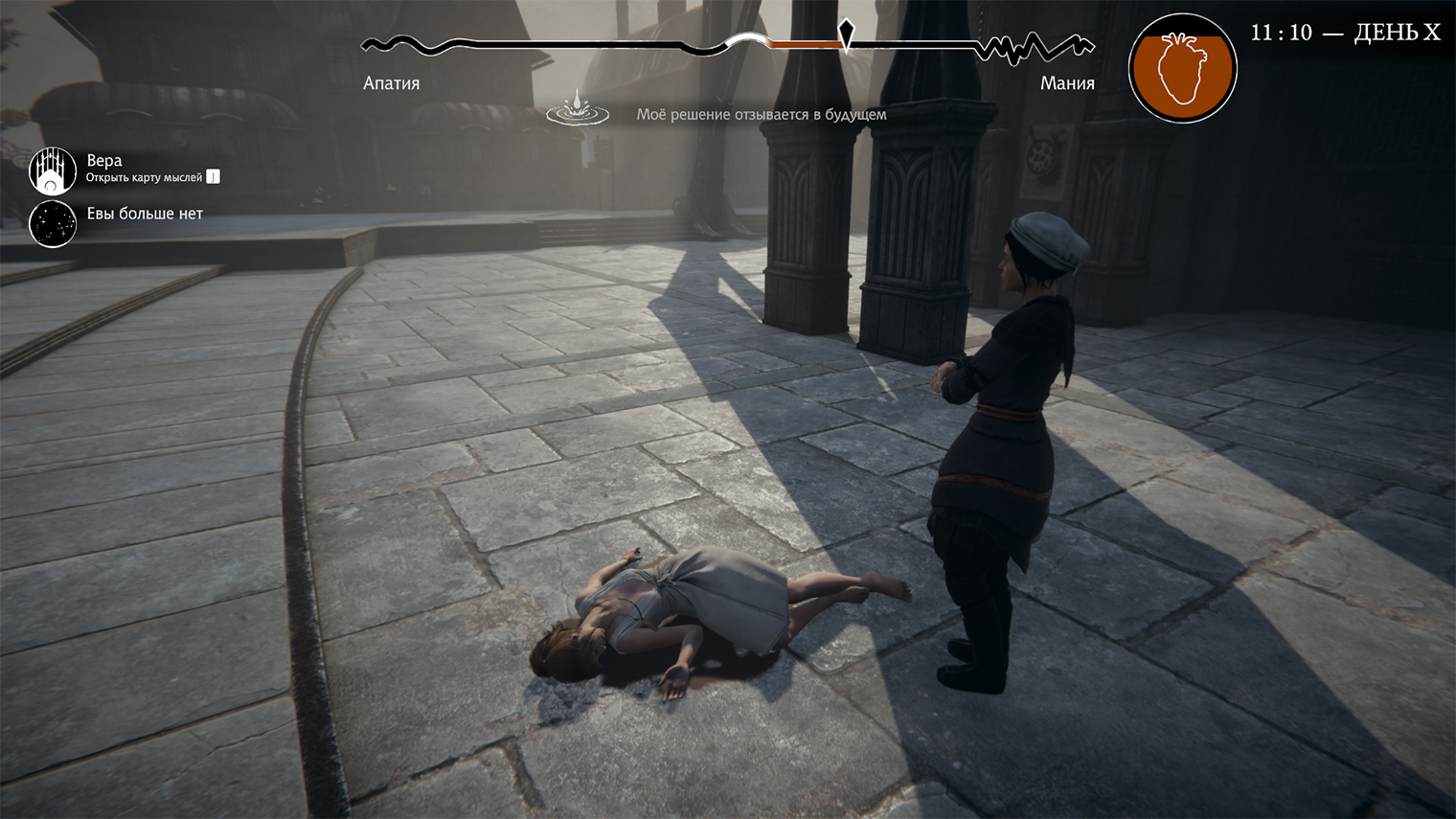Click the anatomical heart icon
This screenshot has width=1456, height=819.
coord(1182,69)
